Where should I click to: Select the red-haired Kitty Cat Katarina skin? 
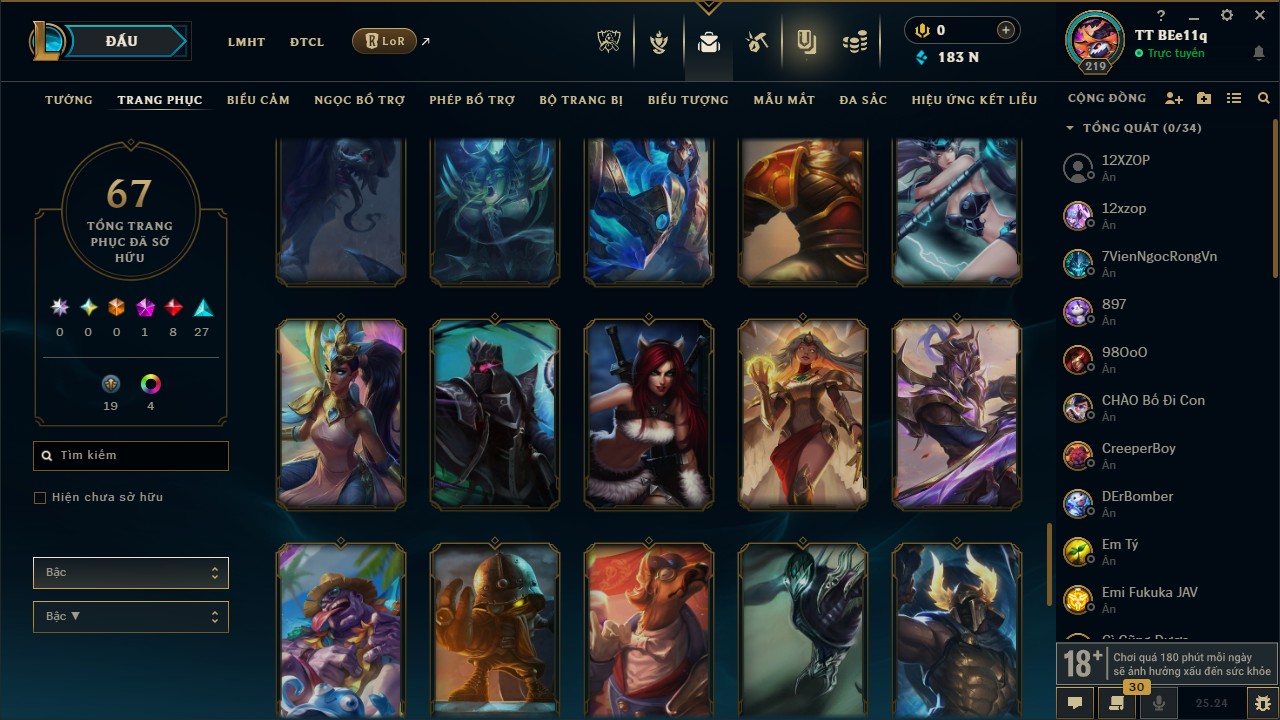pos(649,415)
